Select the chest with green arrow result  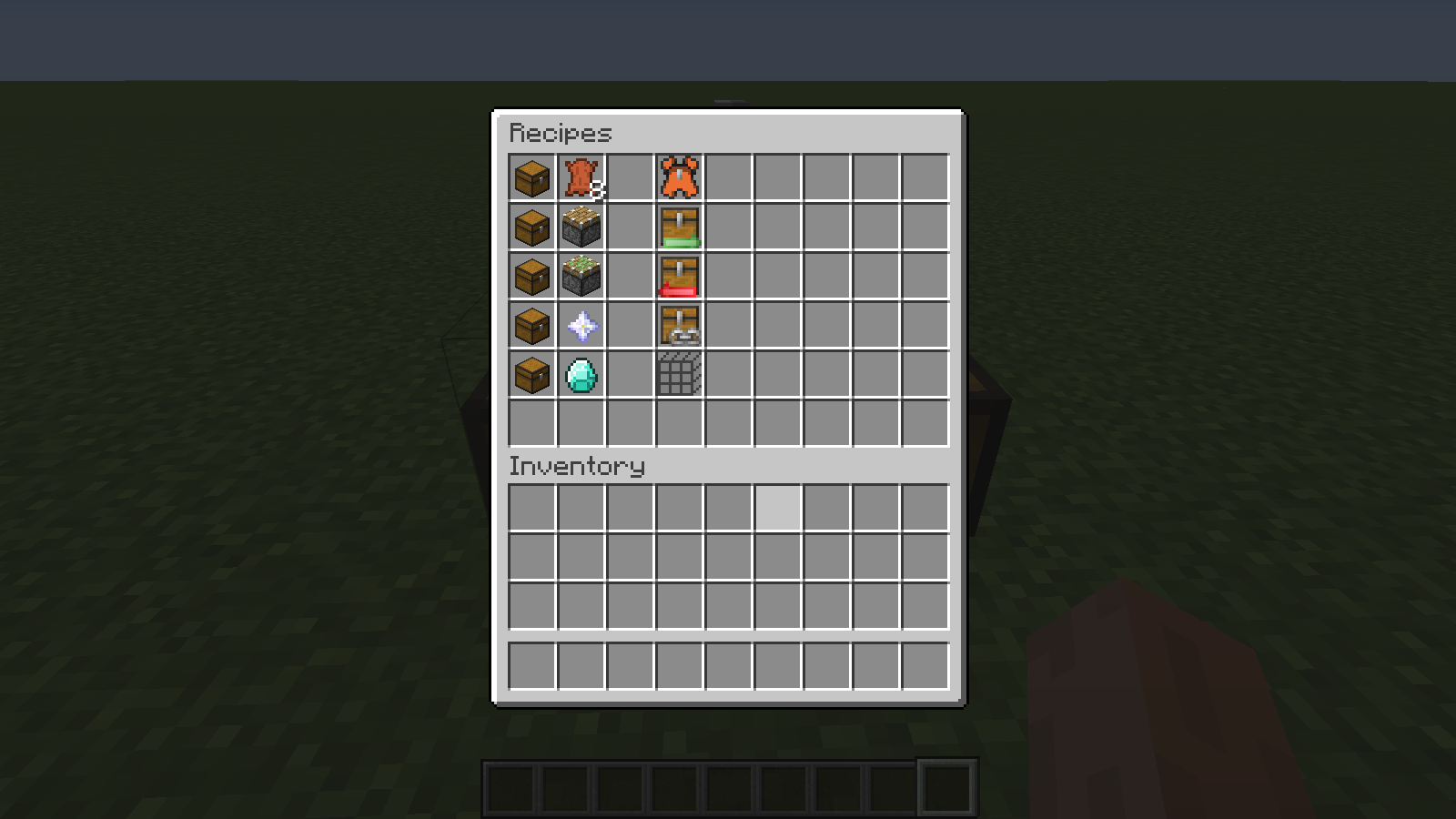[678, 227]
